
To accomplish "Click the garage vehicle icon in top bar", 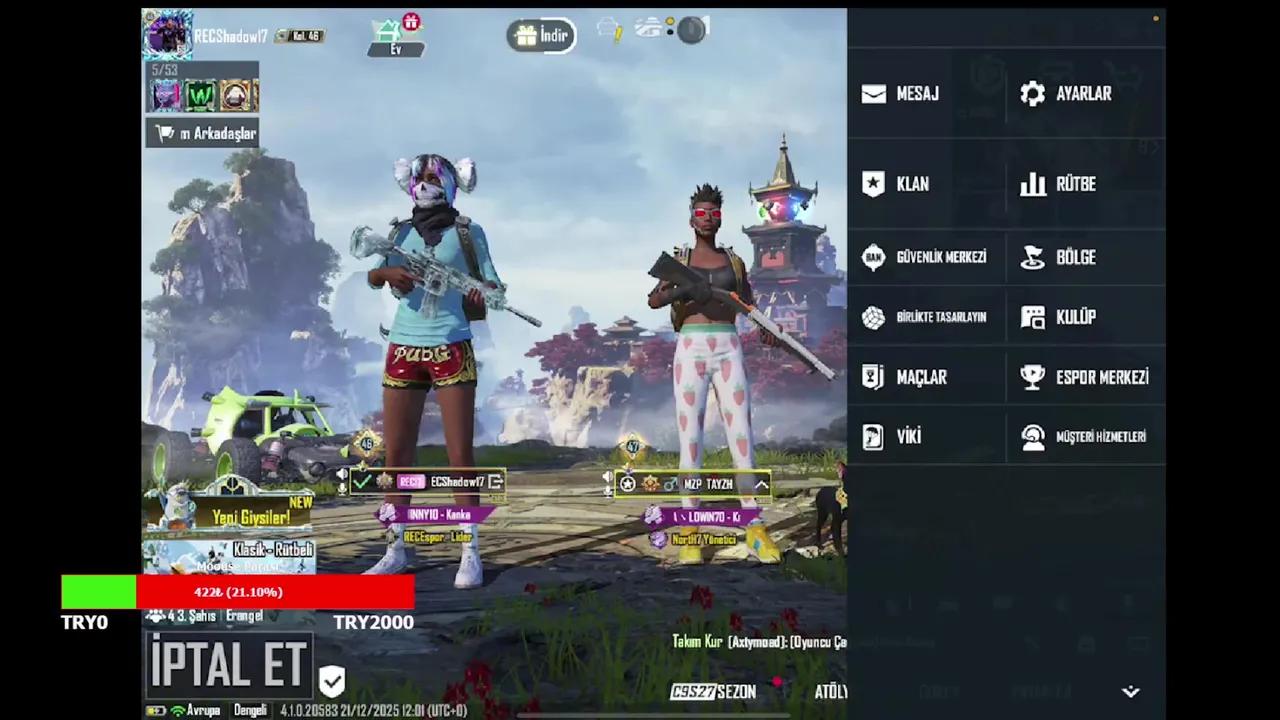I will pos(648,28).
